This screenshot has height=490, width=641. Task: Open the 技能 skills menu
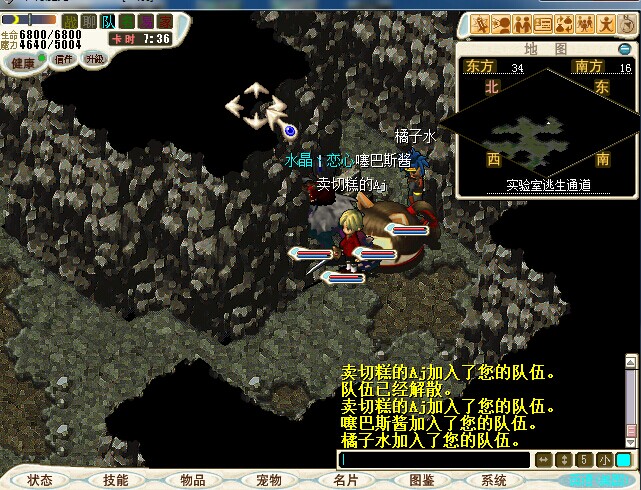[115, 480]
